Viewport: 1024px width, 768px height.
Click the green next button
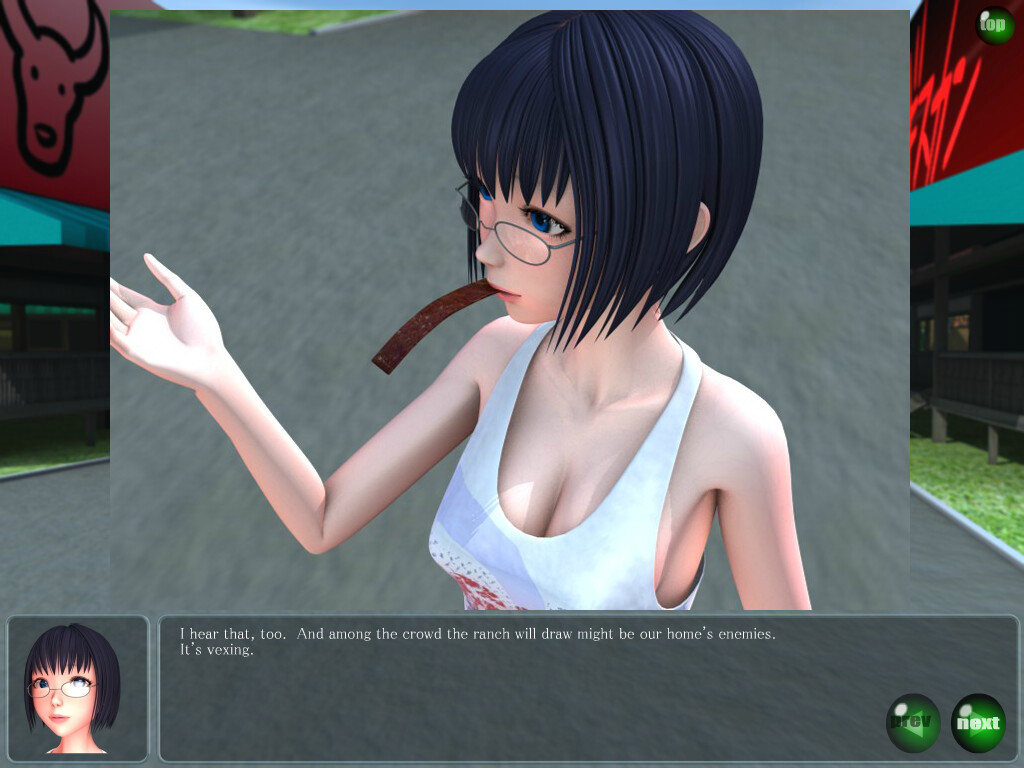(978, 723)
